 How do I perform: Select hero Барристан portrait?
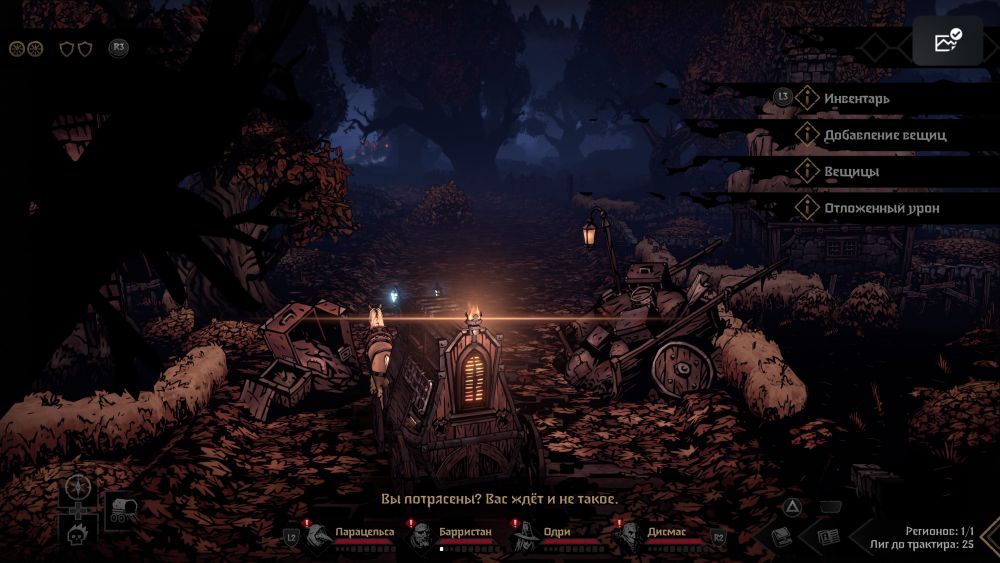click(421, 538)
